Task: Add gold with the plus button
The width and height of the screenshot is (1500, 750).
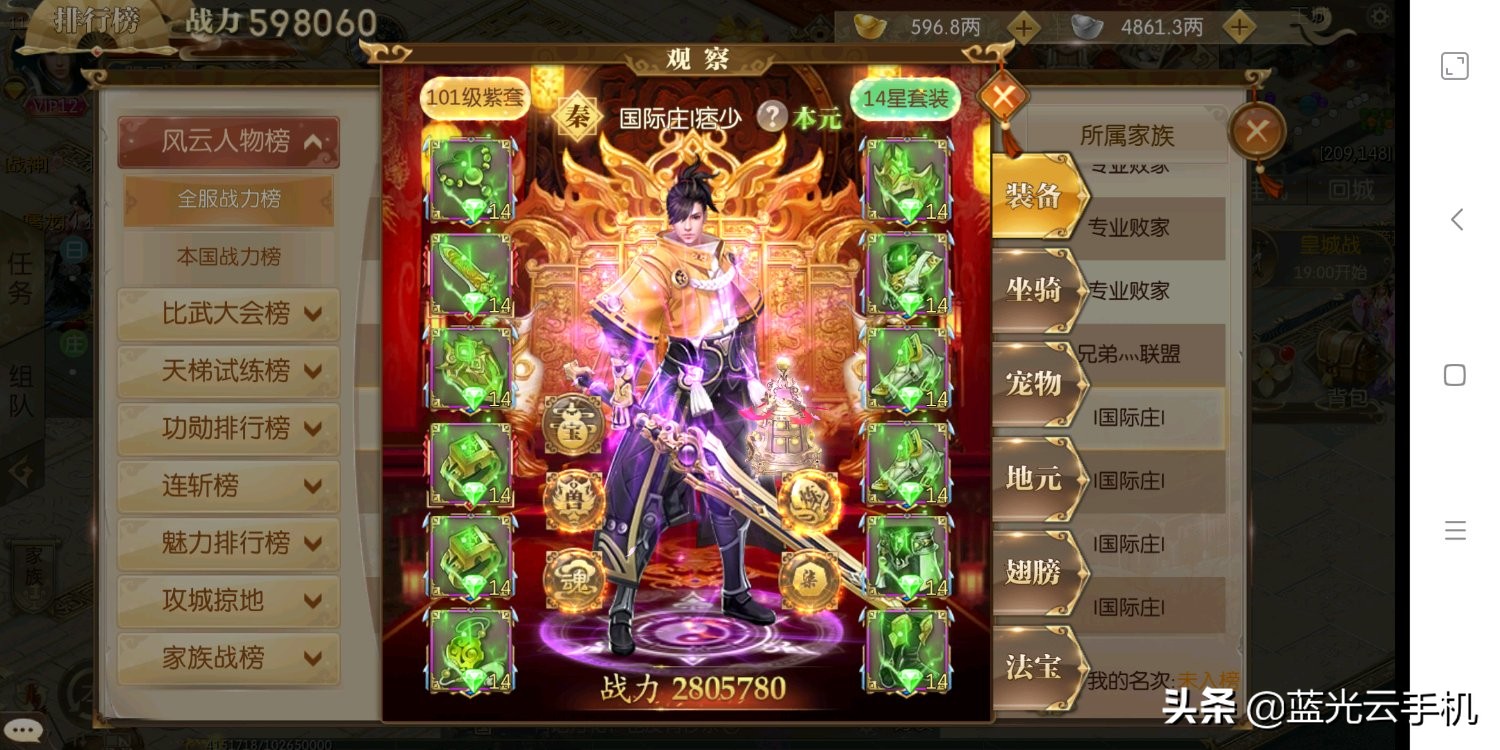Action: [1022, 27]
